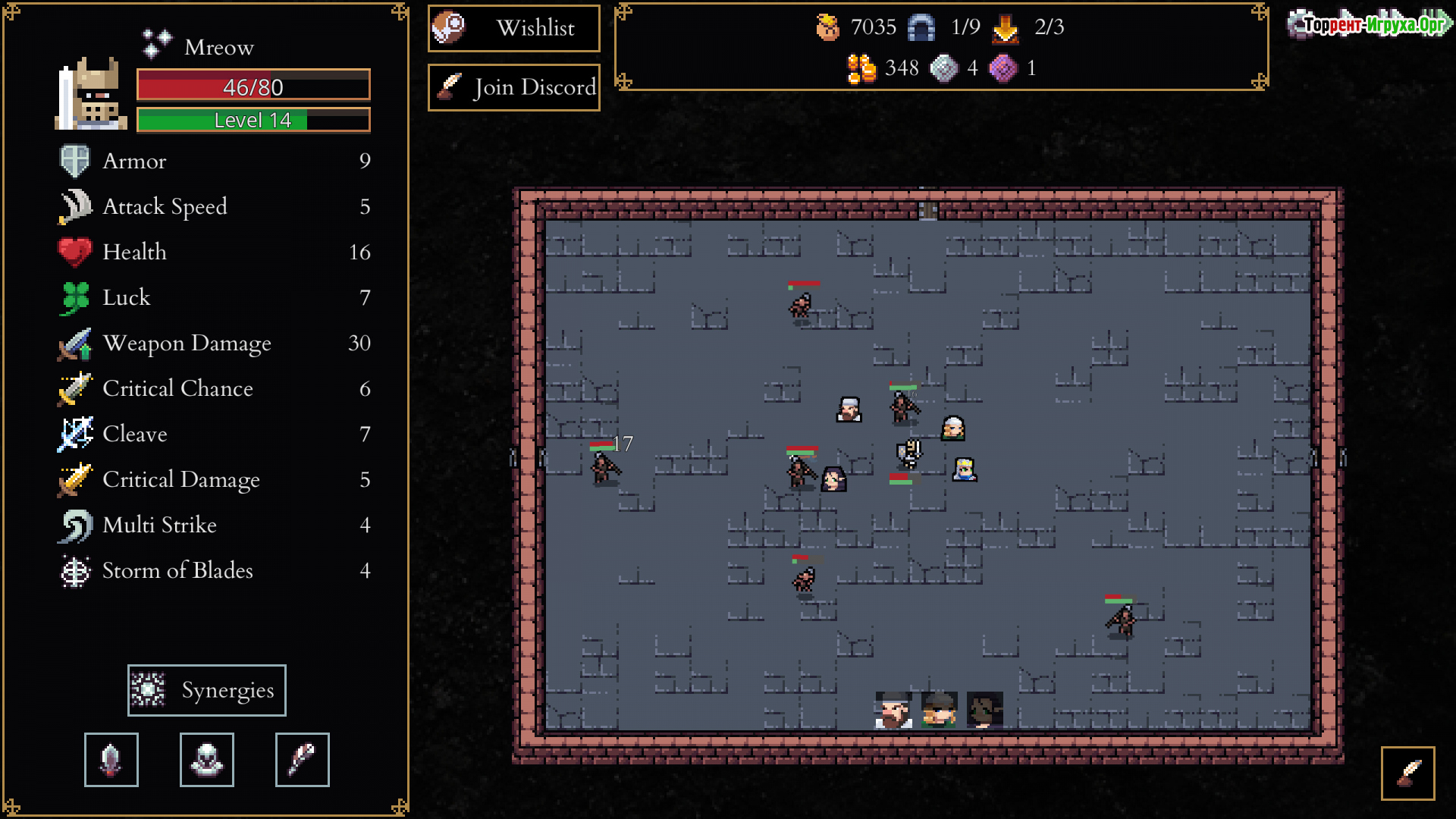Choose the curved blade equipment slot

coord(303,760)
